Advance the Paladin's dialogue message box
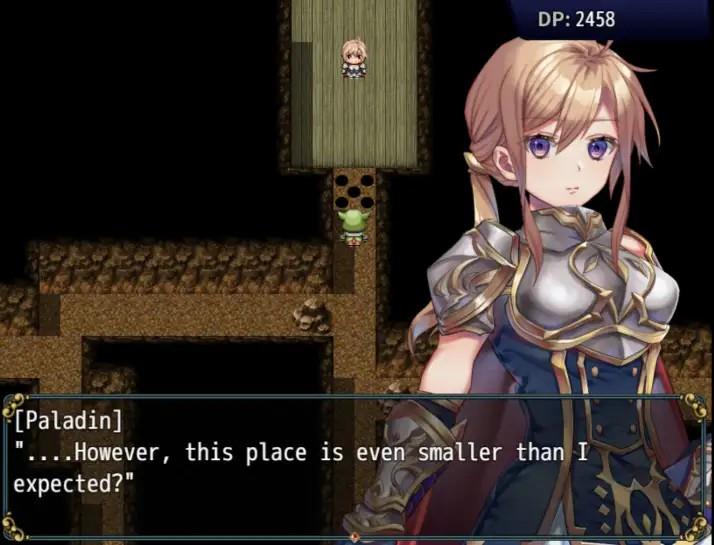Viewport: 714px width, 545px height. (x=355, y=467)
